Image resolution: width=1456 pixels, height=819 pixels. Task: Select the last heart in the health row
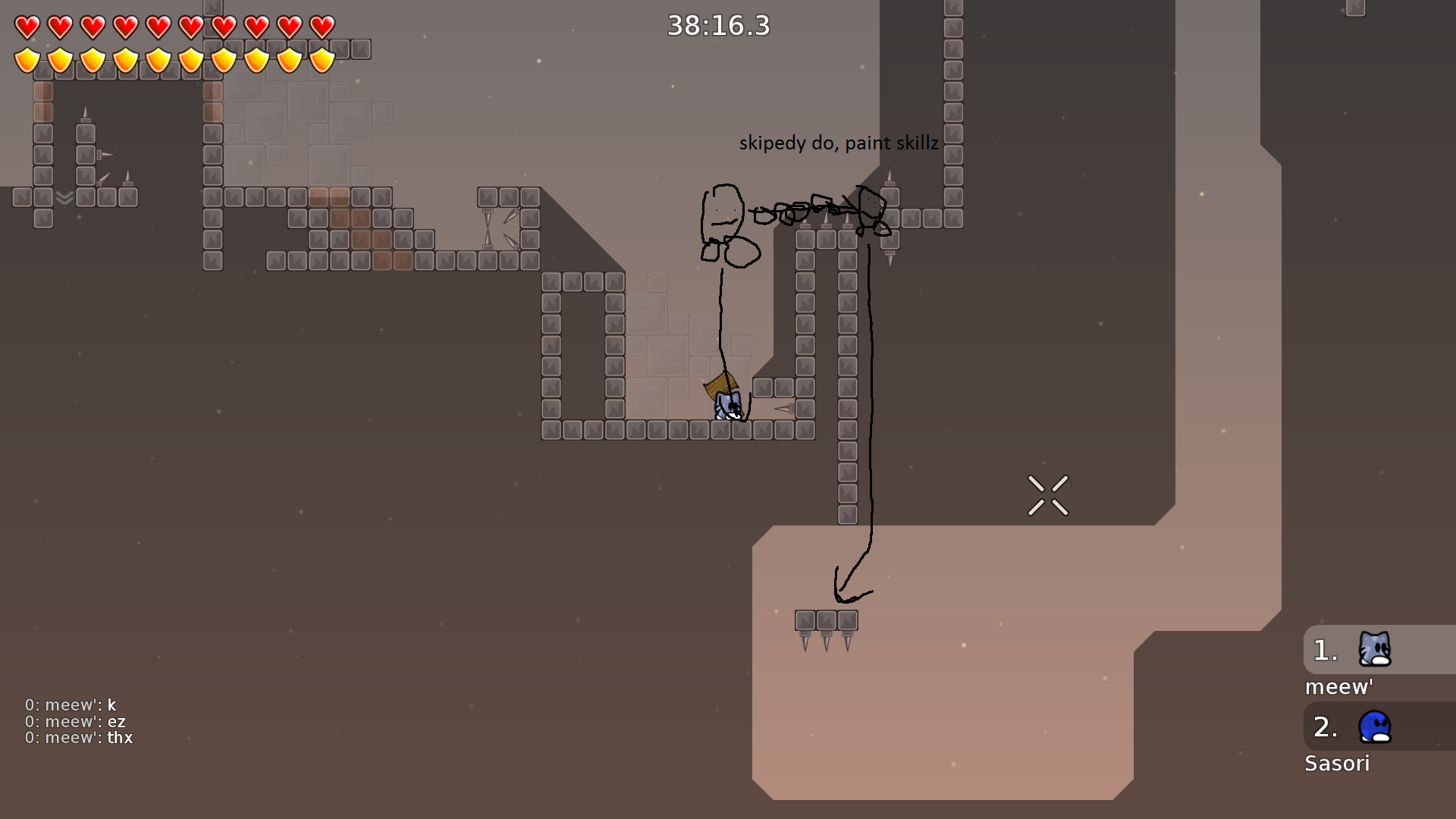tap(322, 26)
